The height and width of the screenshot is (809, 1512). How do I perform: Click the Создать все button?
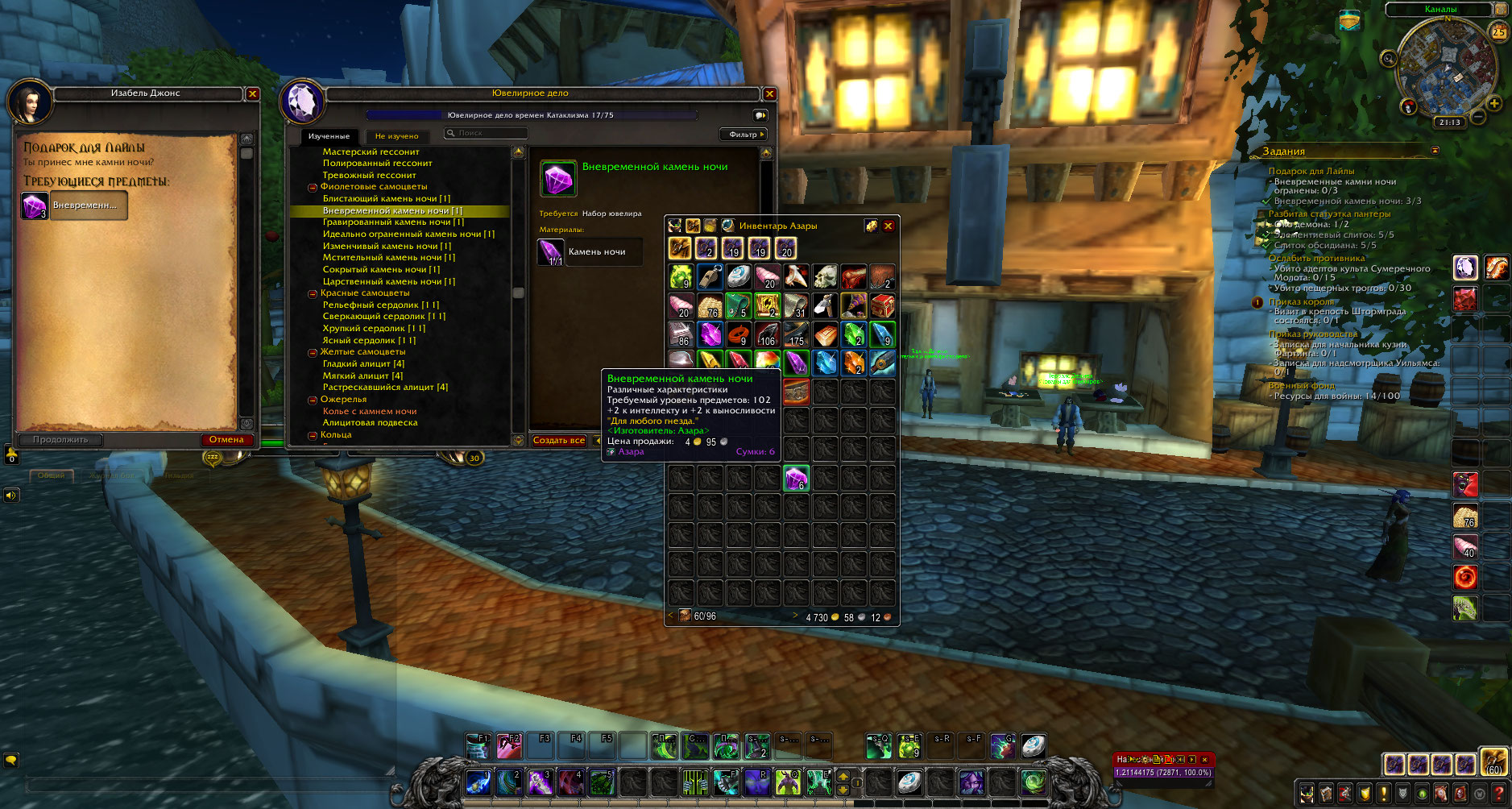tap(559, 441)
